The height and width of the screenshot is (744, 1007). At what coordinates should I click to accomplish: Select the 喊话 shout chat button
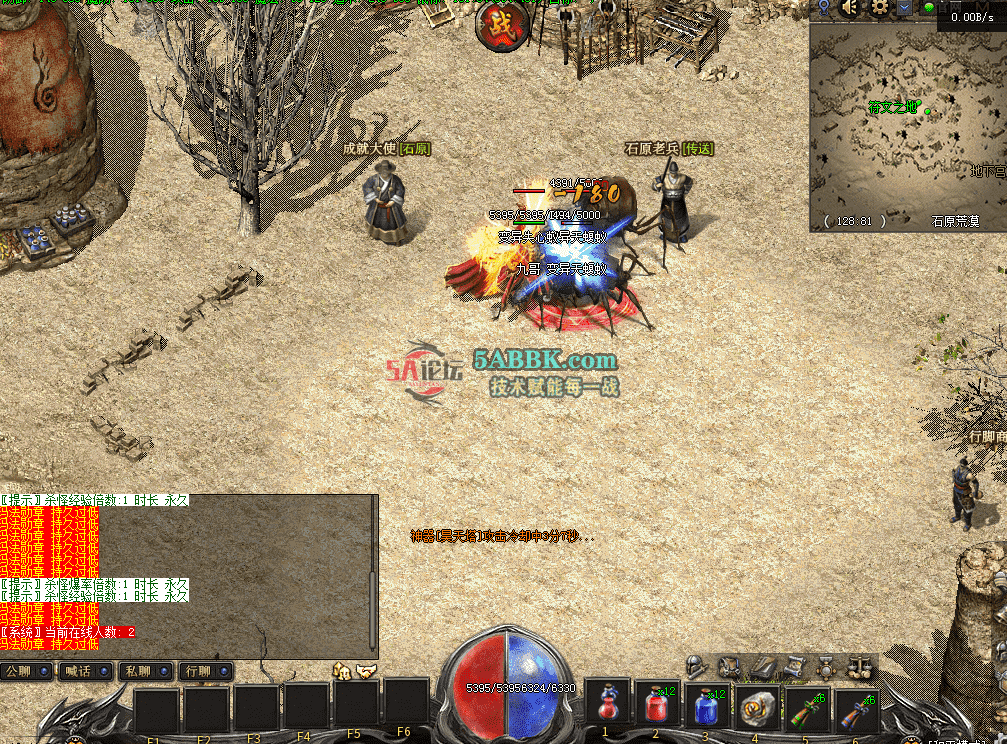[84, 671]
